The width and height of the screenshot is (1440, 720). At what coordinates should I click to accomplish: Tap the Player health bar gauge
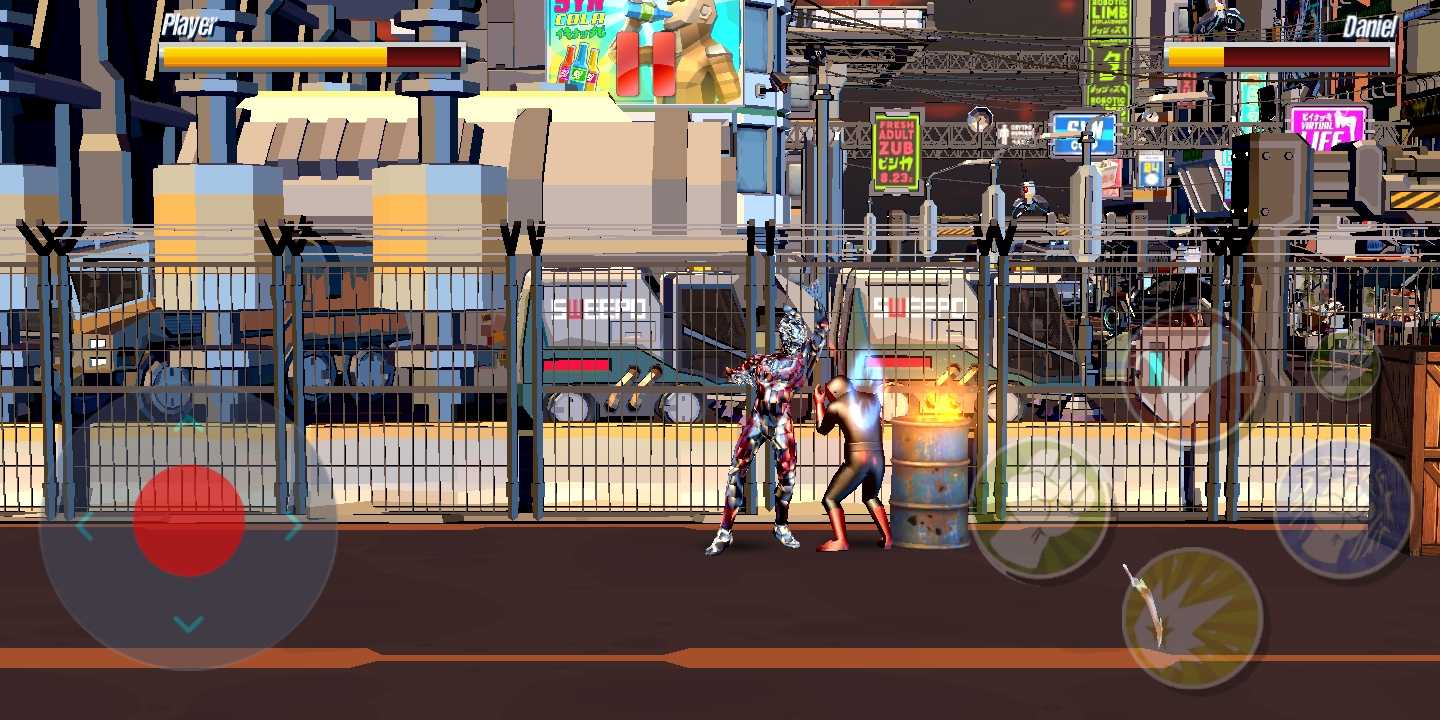point(310,57)
